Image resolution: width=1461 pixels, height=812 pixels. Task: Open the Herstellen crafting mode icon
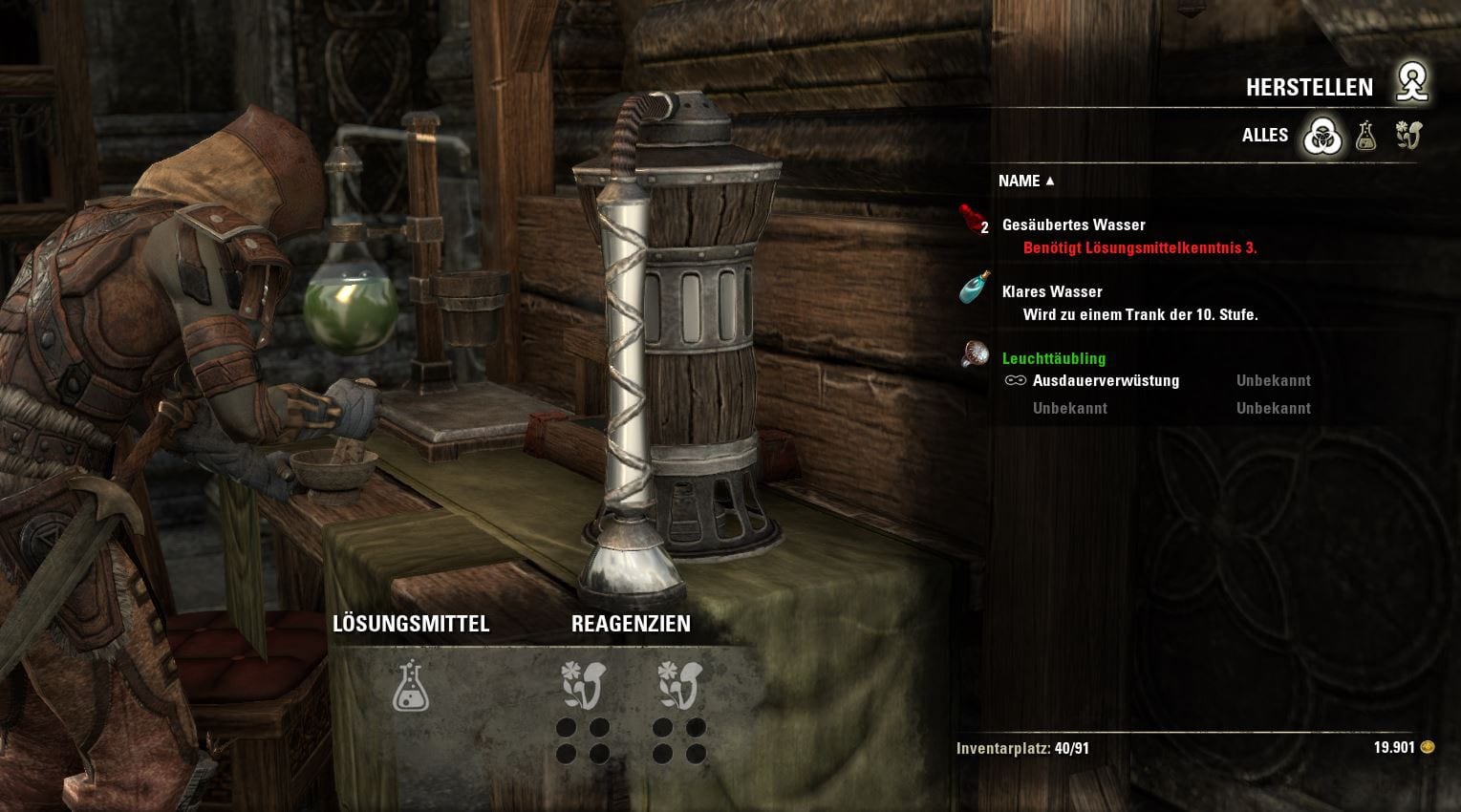pyautogui.click(x=1410, y=84)
